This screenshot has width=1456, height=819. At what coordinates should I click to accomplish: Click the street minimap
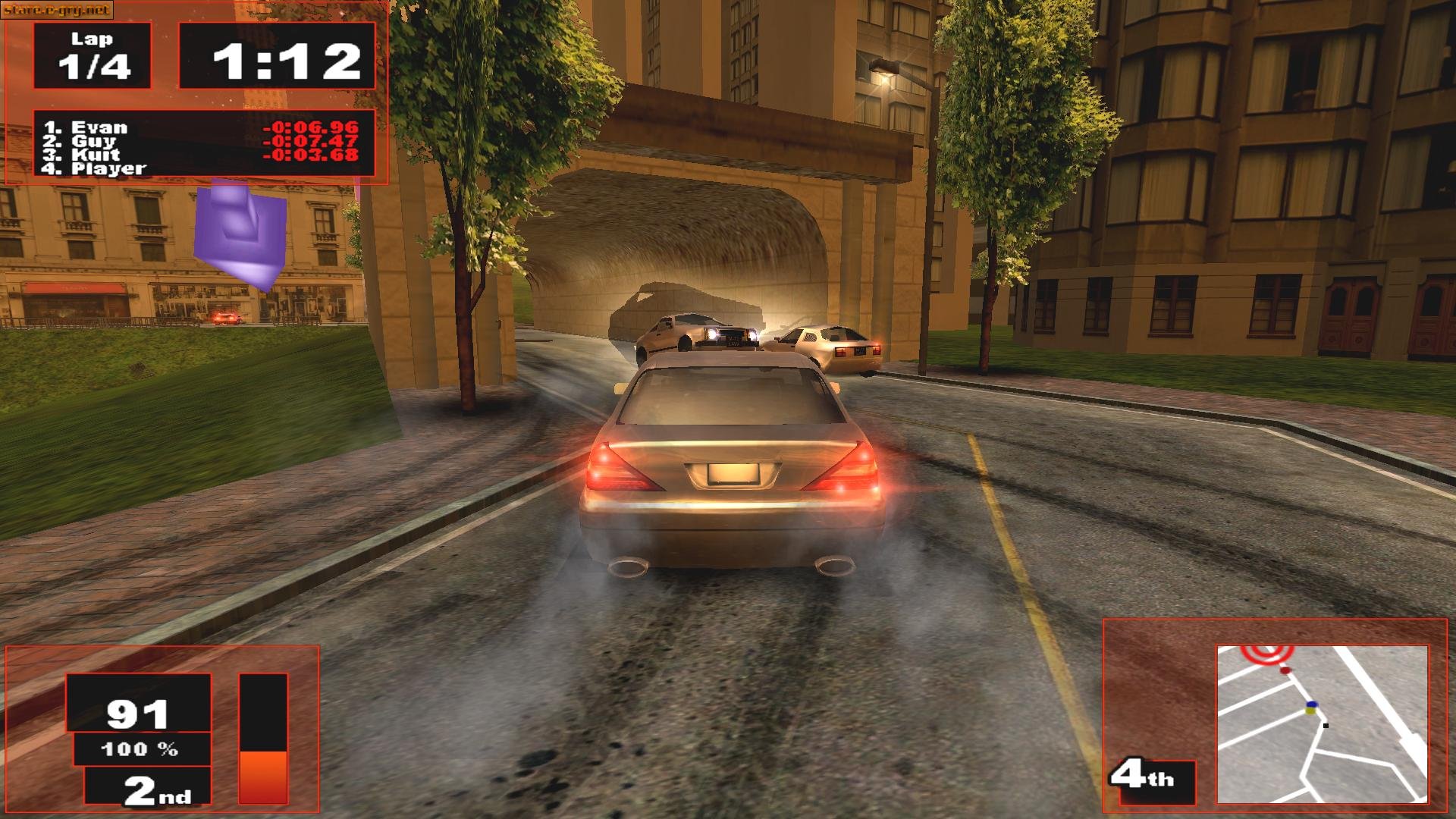tap(1322, 724)
